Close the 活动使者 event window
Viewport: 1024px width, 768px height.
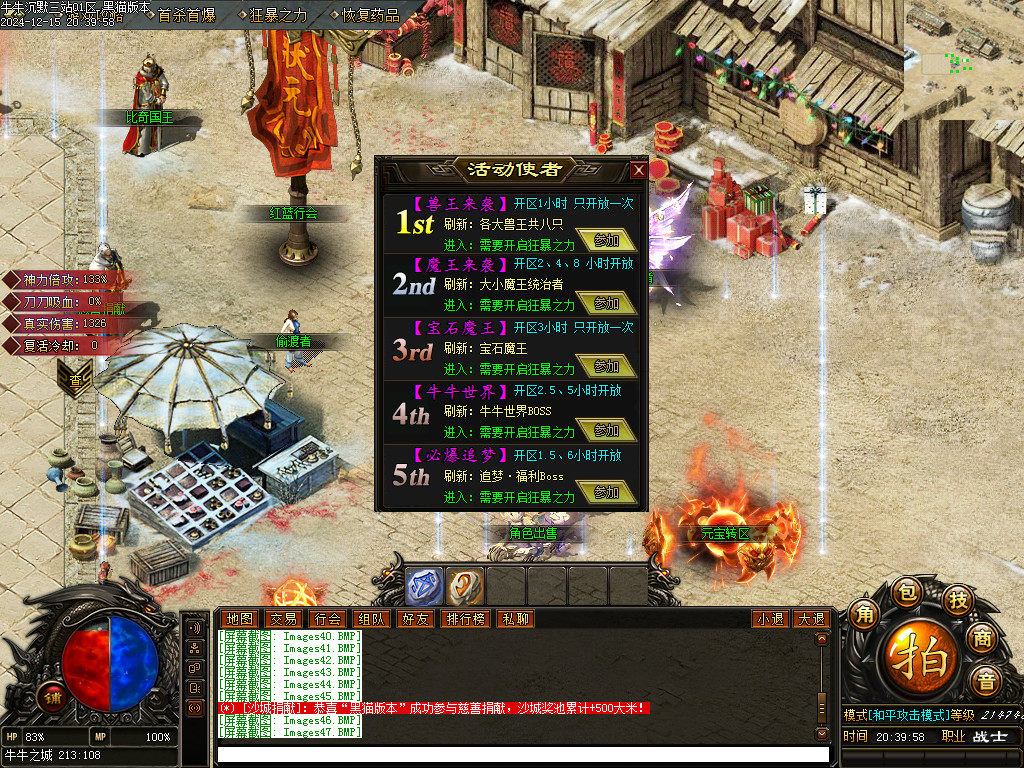(x=638, y=170)
